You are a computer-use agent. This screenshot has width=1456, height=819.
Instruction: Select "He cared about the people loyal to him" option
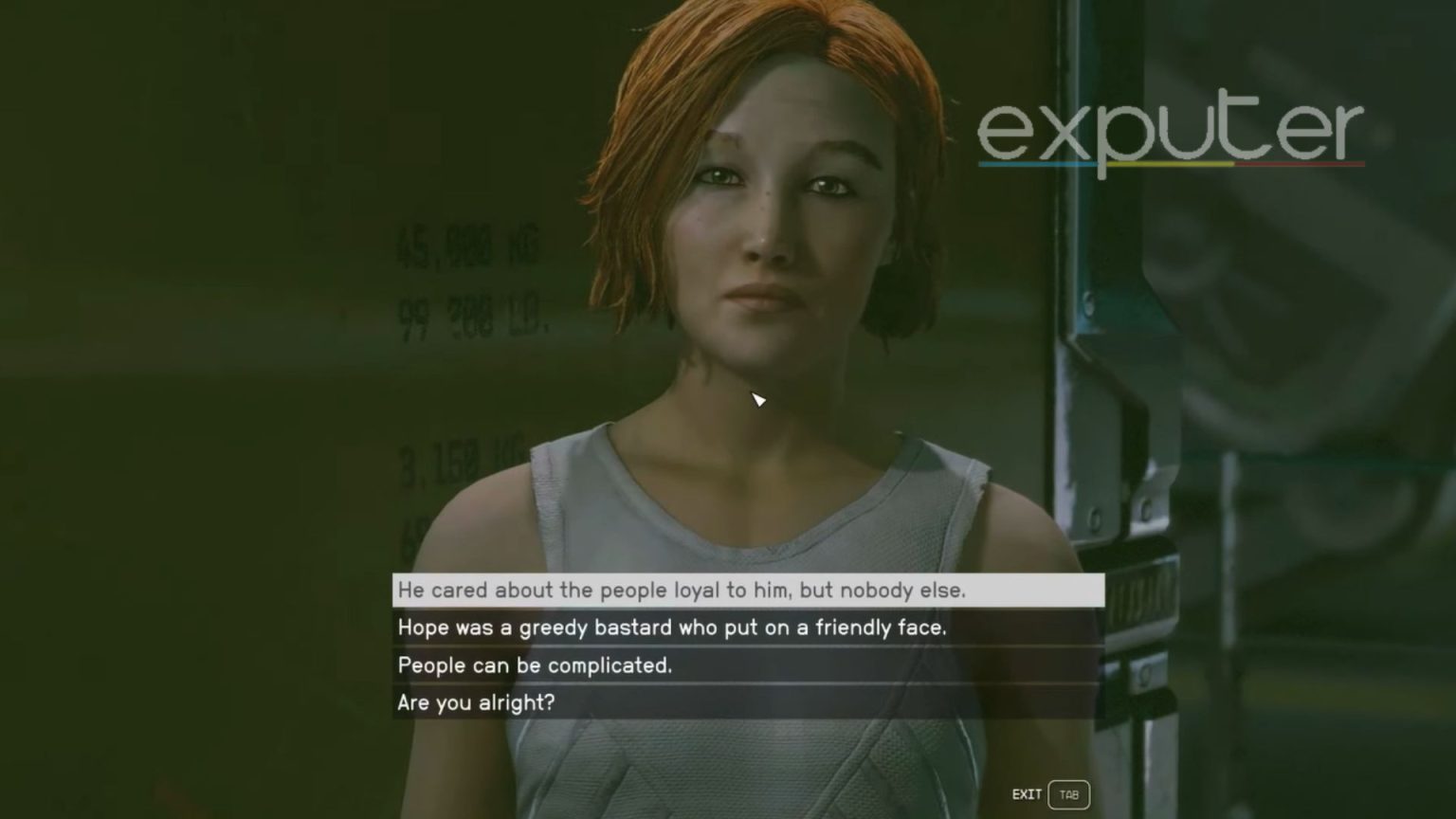point(682,590)
